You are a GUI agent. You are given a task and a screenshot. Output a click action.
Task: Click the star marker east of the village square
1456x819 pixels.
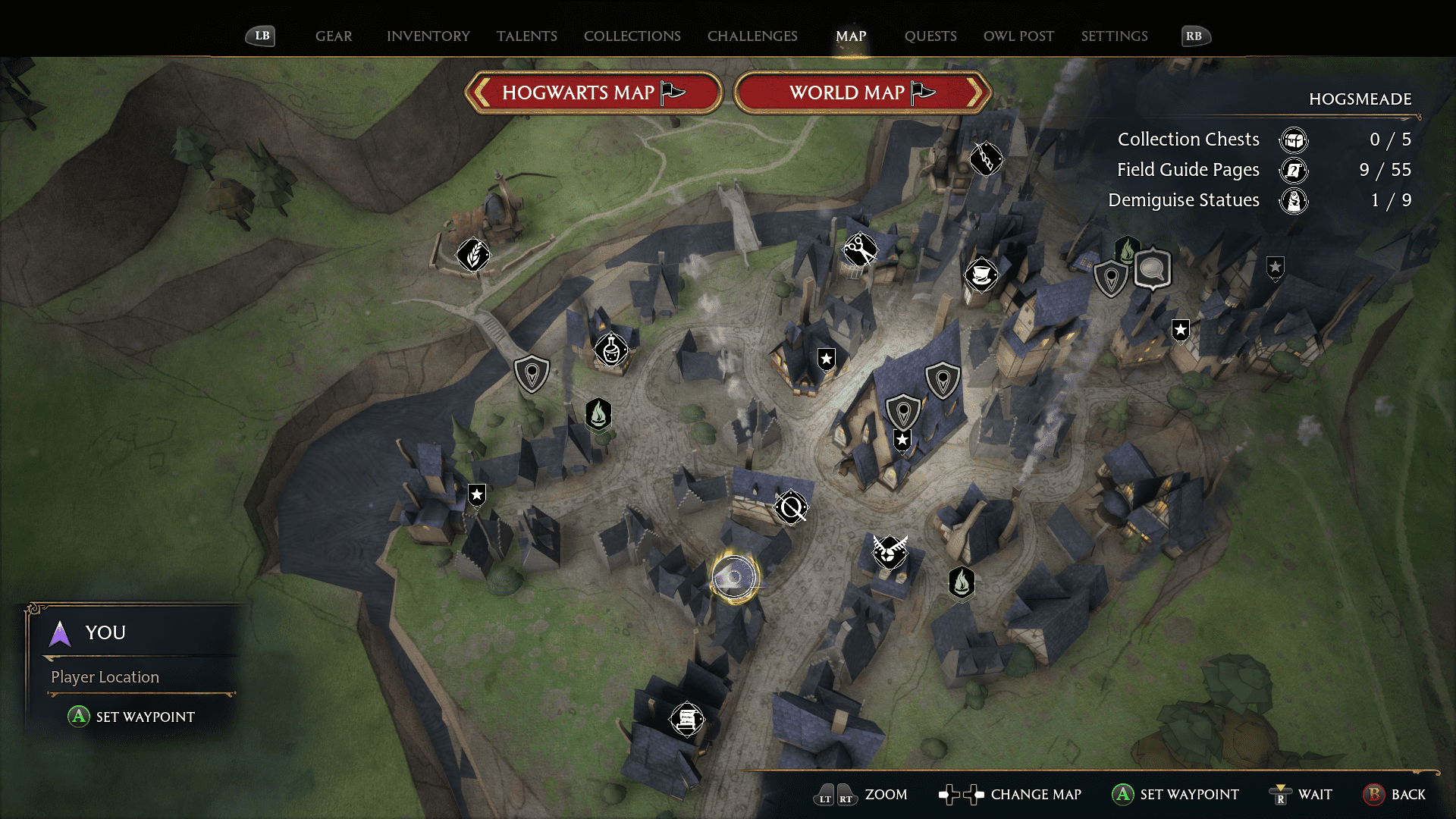point(1181,330)
